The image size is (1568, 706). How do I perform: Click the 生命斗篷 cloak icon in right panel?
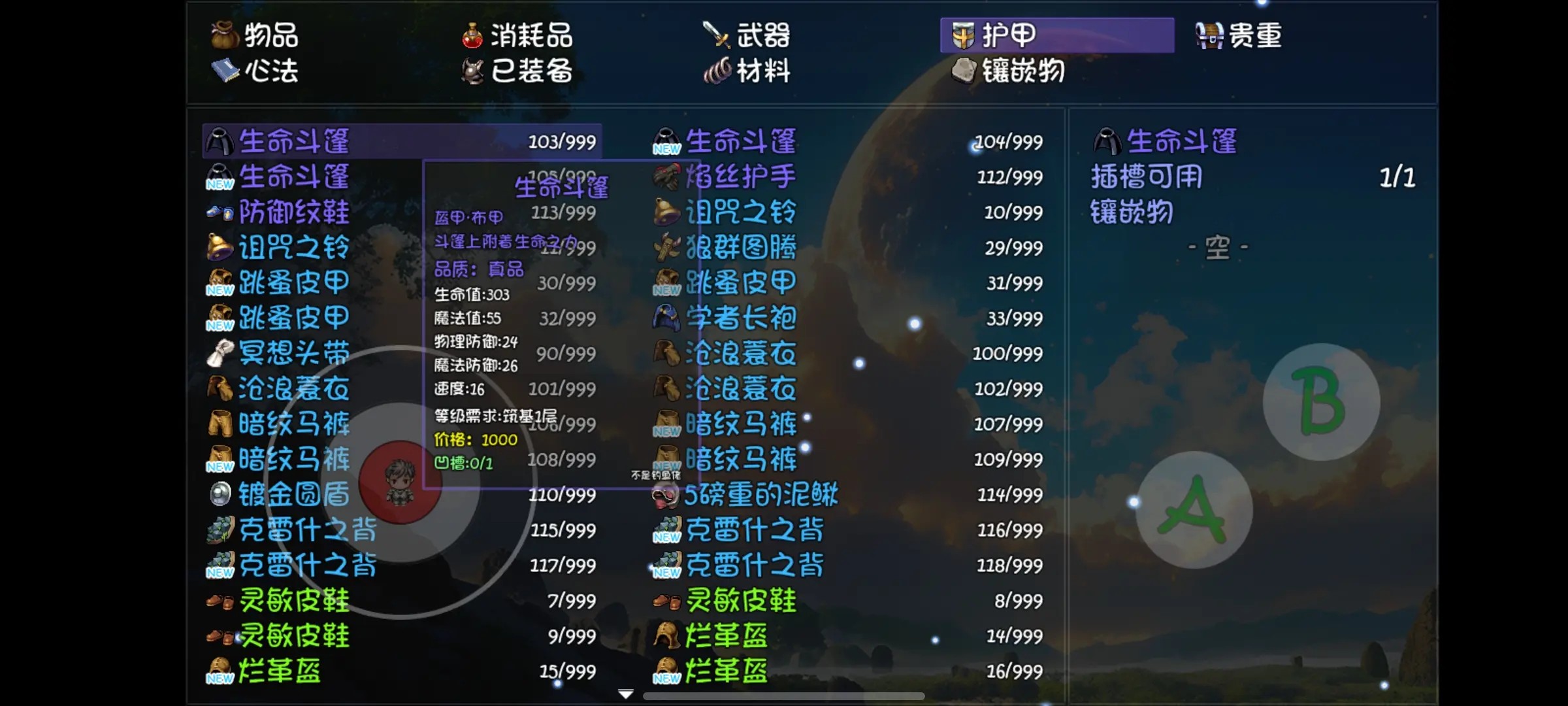pyautogui.click(x=1109, y=140)
